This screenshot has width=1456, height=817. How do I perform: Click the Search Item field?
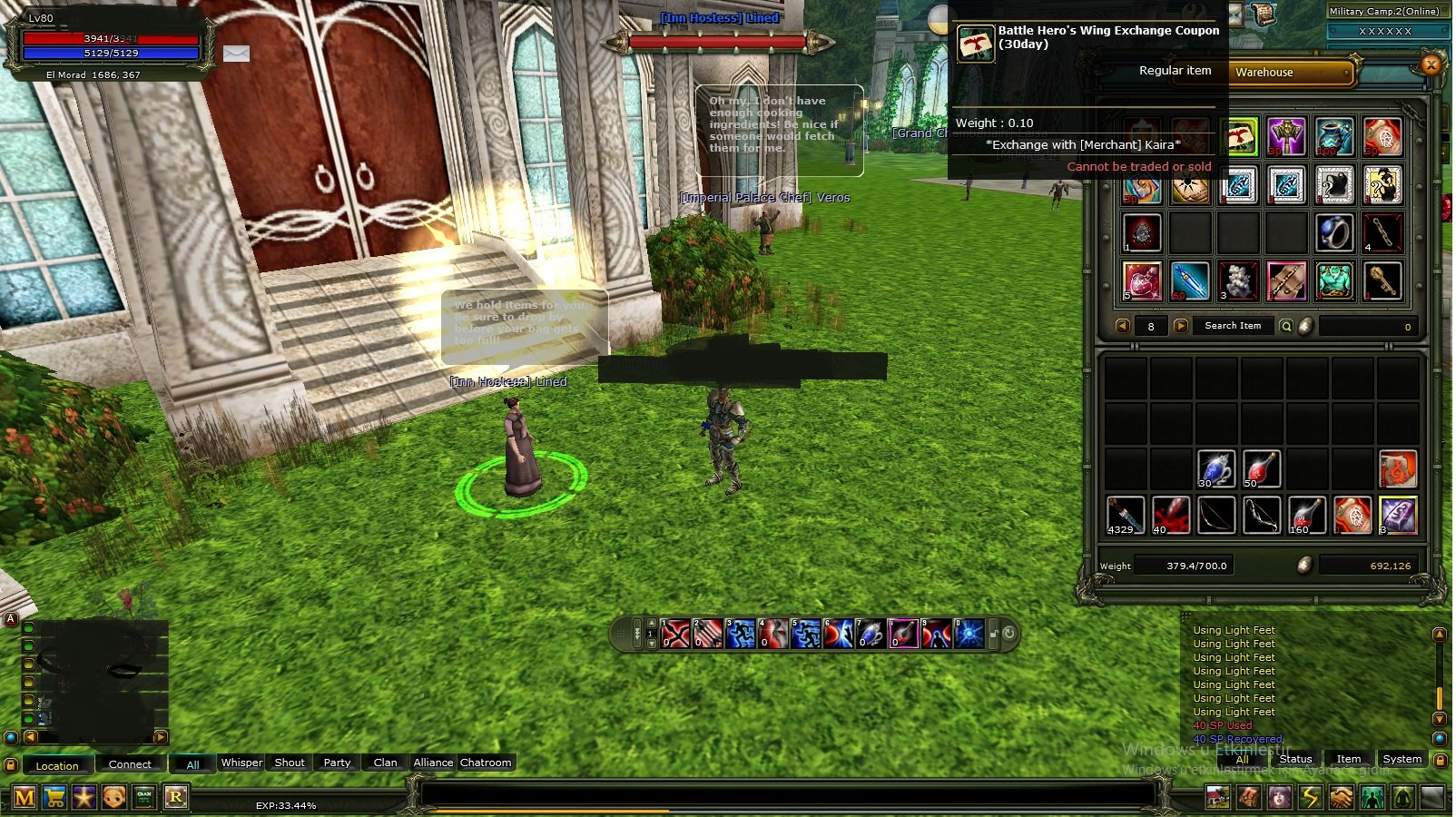1232,326
